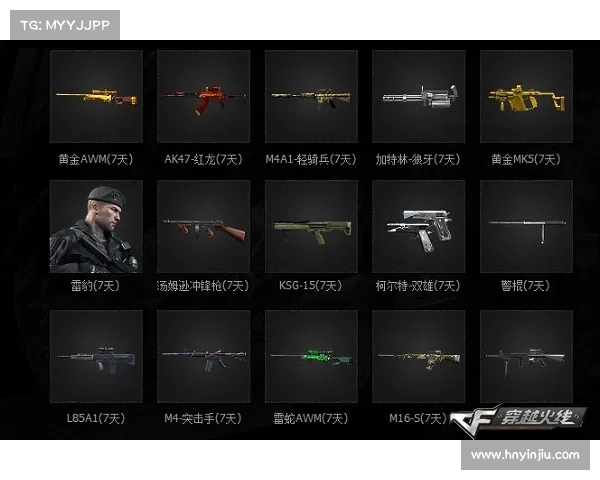Image resolution: width=600 pixels, height=480 pixels.
Task: Choose the AK47 Red Dragon item
Action: [x=203, y=97]
